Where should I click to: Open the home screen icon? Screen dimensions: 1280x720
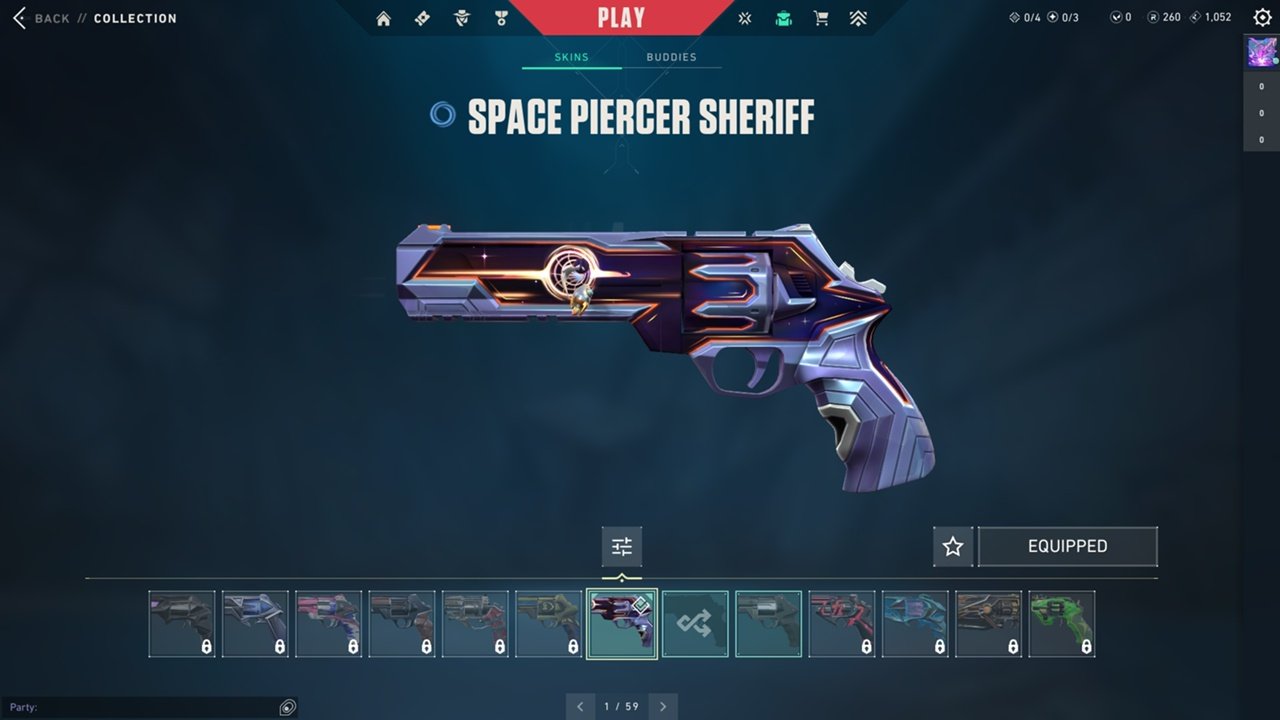tap(383, 18)
